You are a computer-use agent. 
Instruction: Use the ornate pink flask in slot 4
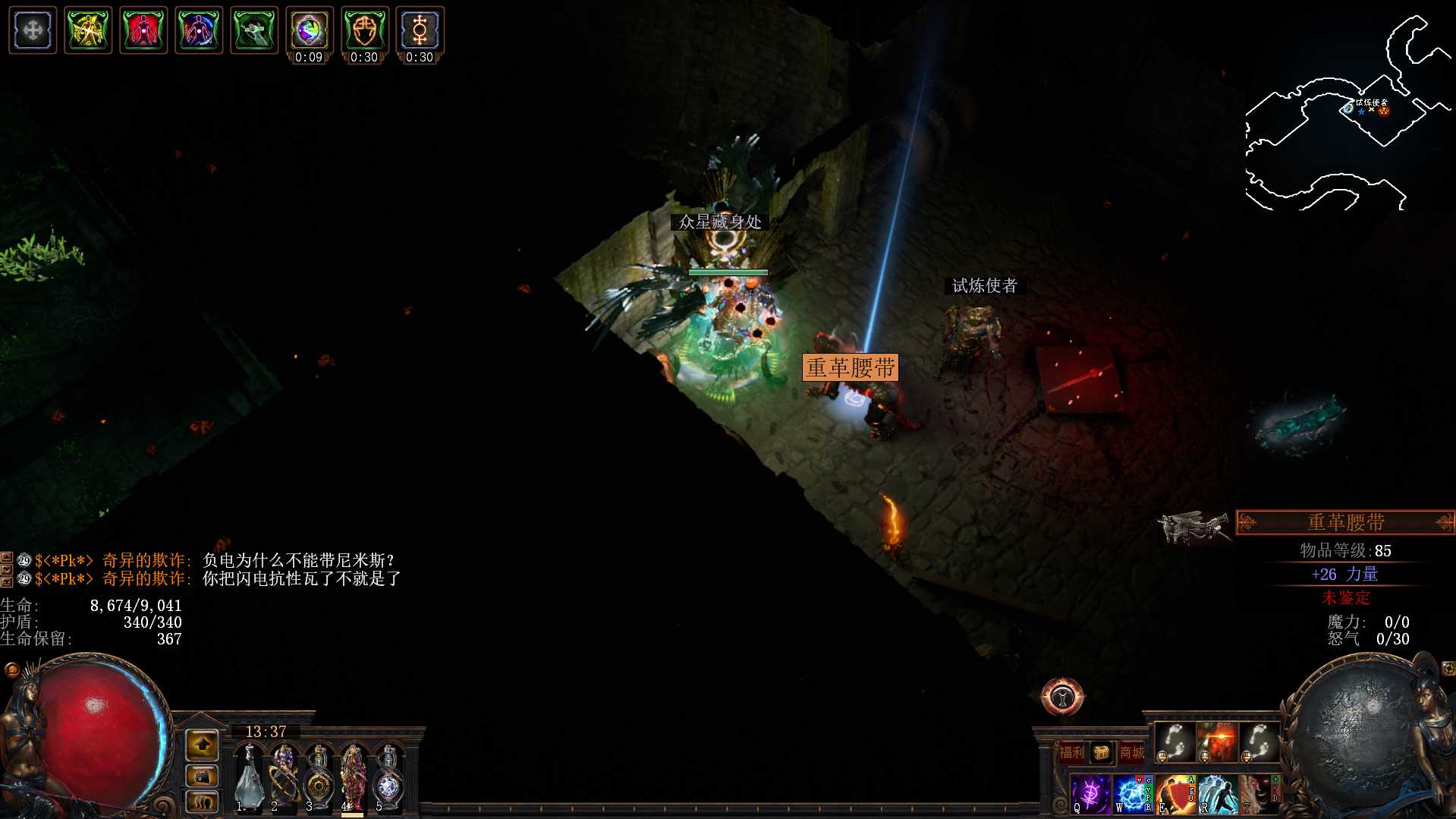click(353, 778)
